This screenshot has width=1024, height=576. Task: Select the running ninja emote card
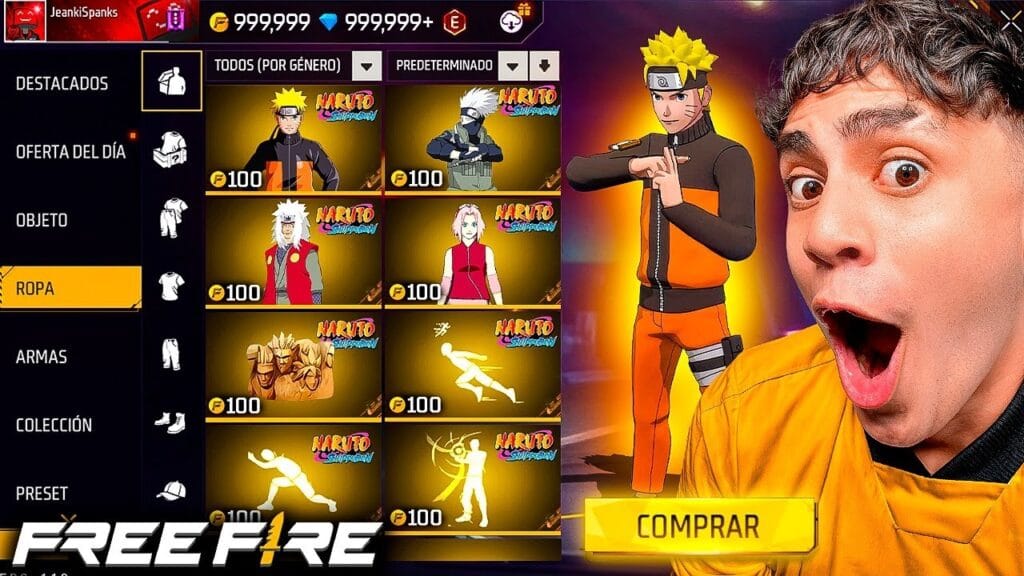(x=472, y=365)
